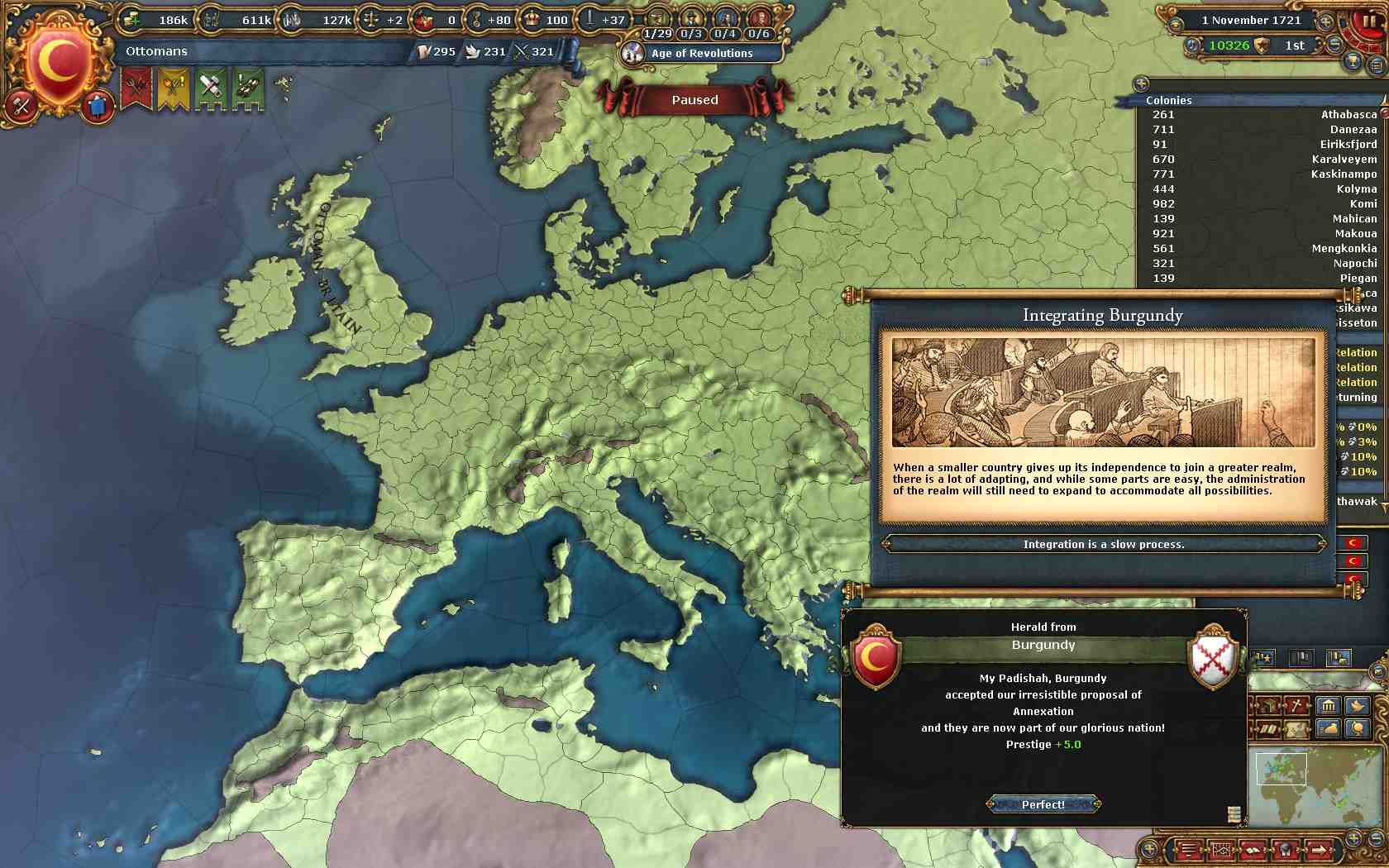This screenshot has height=868, width=1389.
Task: Select the yellow alert banner
Action: (174, 88)
